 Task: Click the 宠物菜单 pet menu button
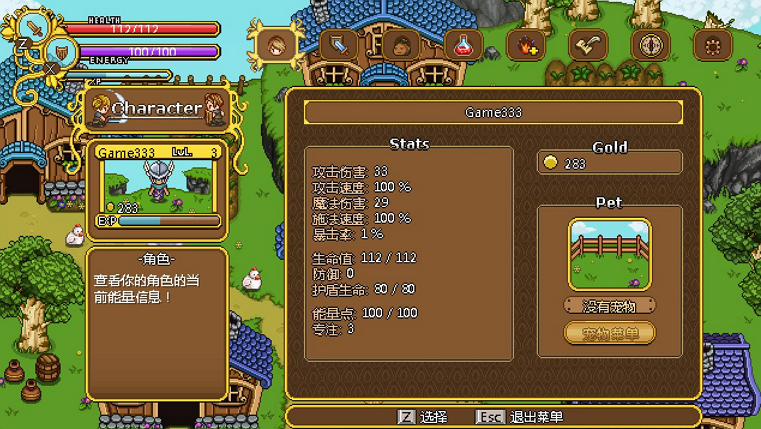pos(609,333)
